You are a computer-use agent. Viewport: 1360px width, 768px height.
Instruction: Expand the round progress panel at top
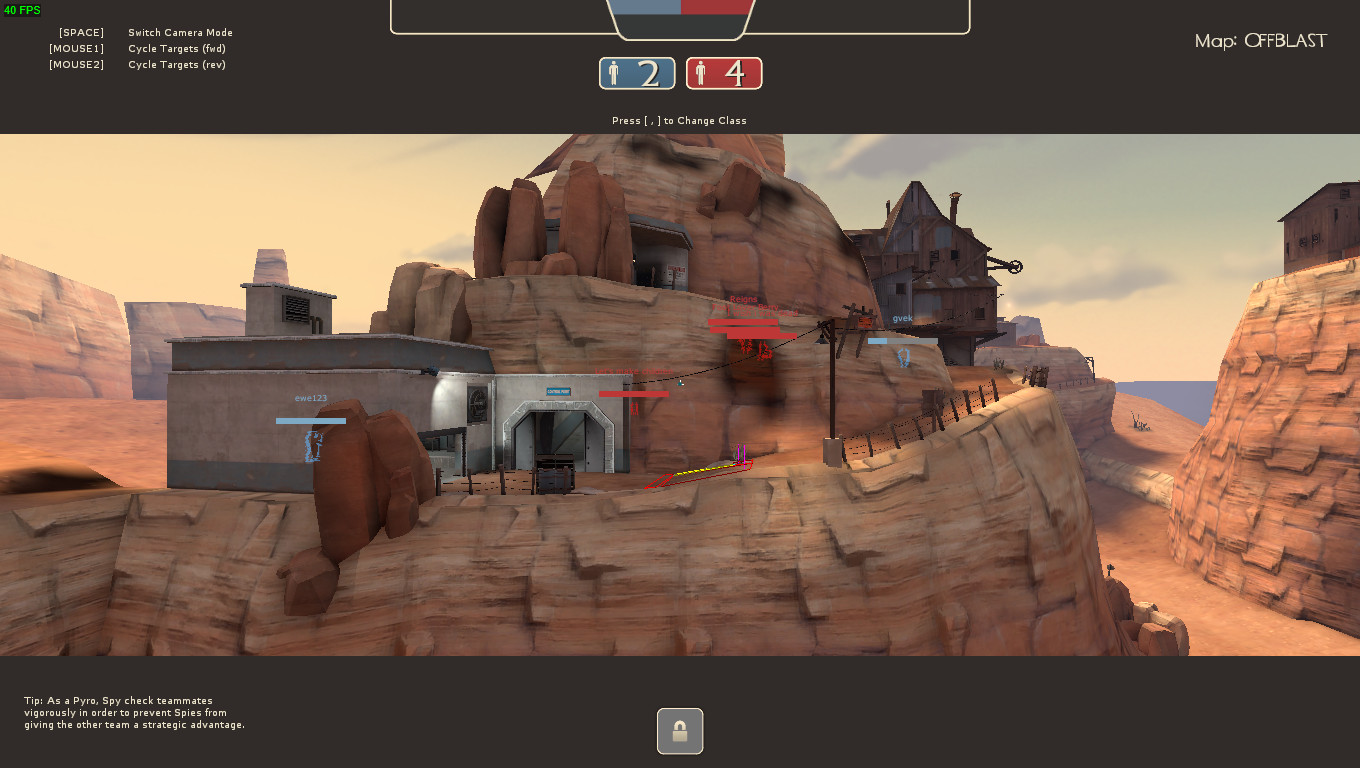click(x=679, y=16)
